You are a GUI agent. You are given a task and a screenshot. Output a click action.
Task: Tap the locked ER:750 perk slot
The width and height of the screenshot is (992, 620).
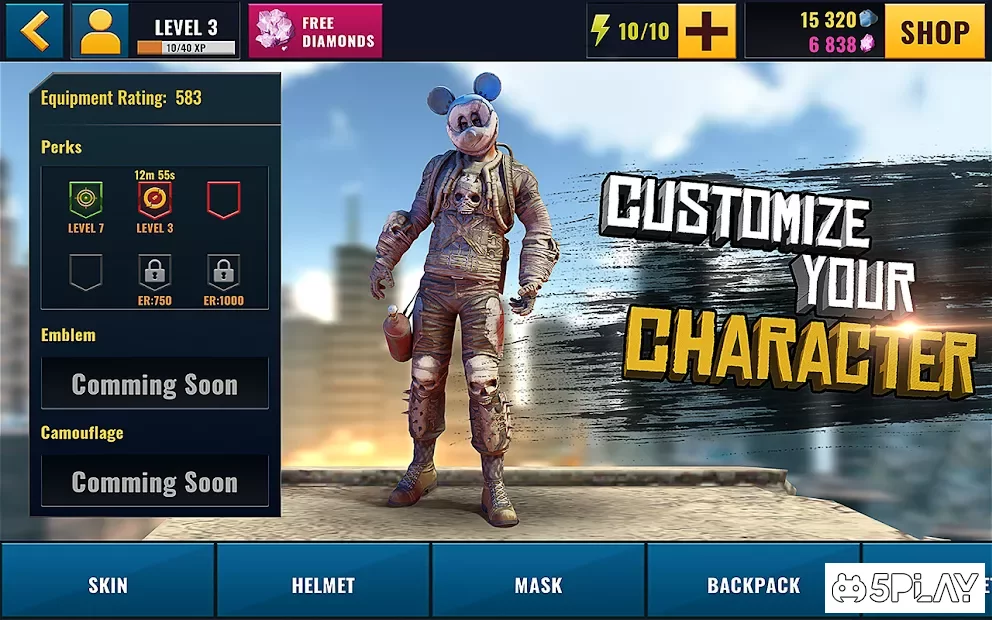pyautogui.click(x=155, y=272)
